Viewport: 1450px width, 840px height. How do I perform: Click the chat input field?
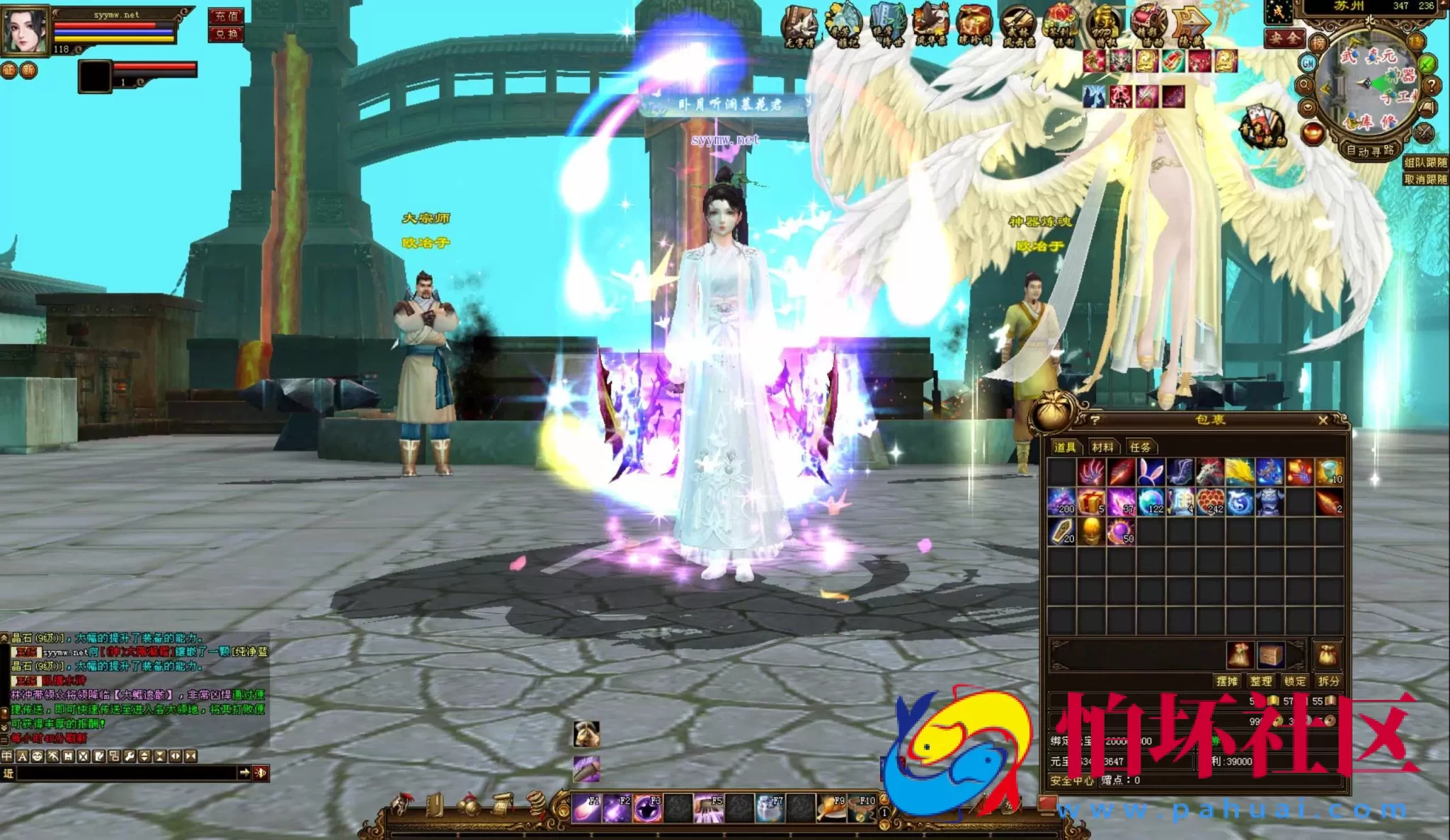click(x=127, y=773)
